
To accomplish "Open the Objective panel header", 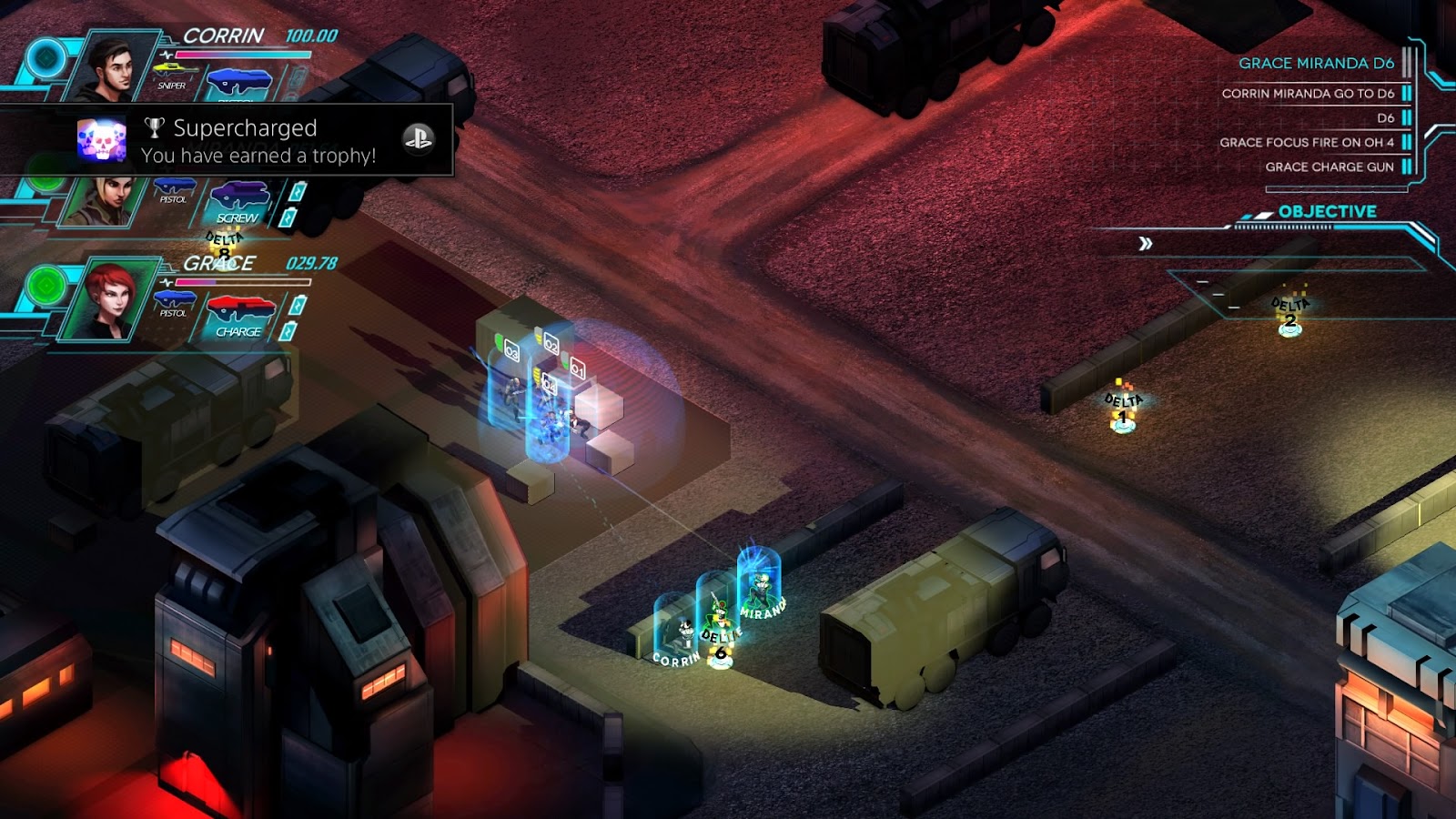I will (x=1326, y=212).
